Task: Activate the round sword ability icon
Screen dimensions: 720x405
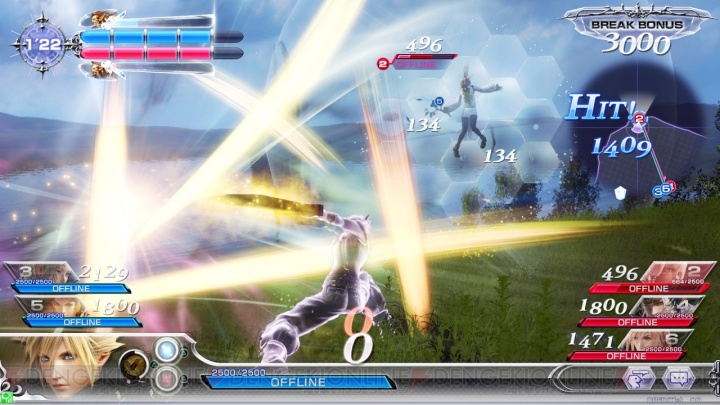Action: [x=135, y=365]
